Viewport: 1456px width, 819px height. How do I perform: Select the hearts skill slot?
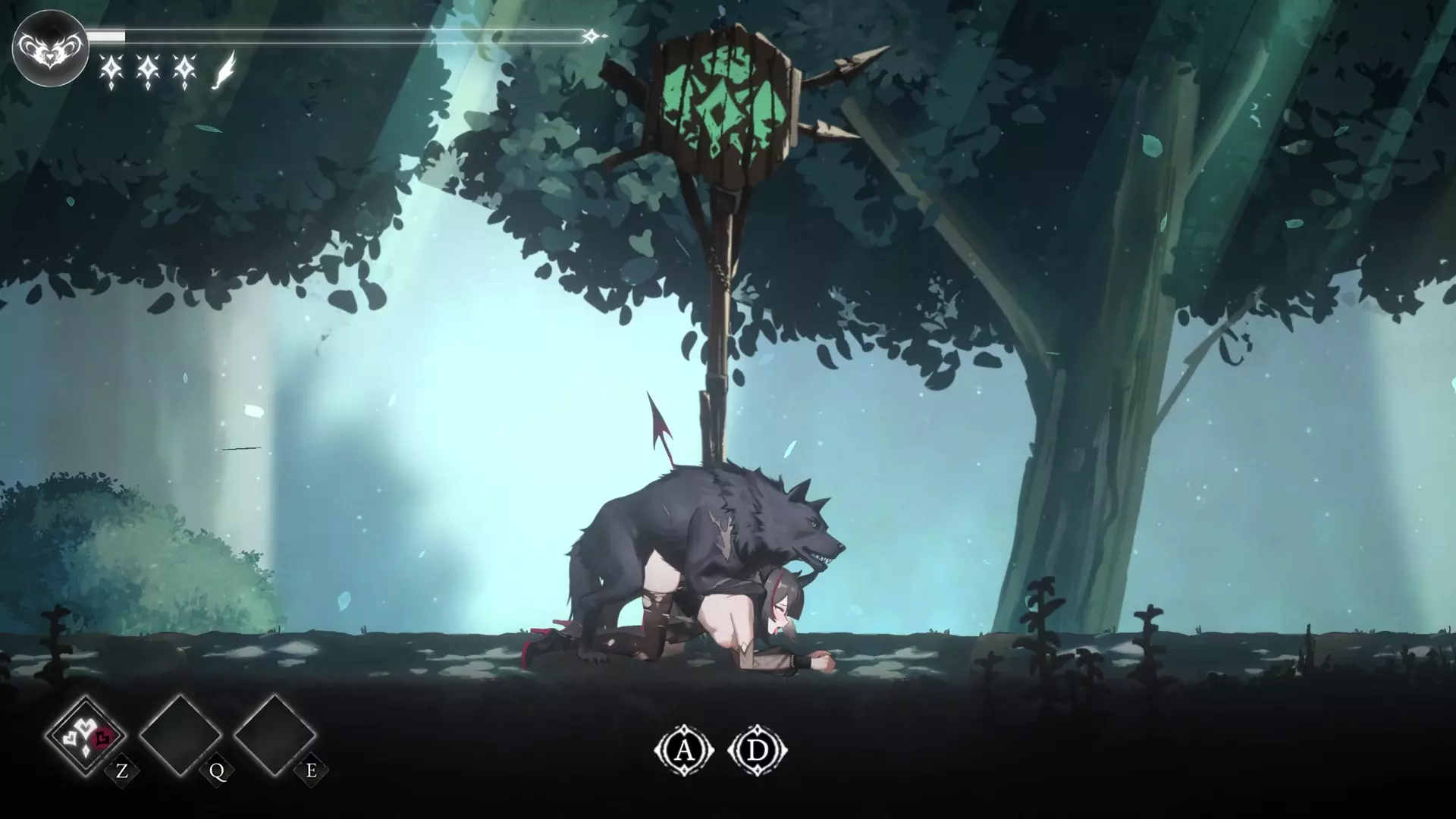click(86, 735)
